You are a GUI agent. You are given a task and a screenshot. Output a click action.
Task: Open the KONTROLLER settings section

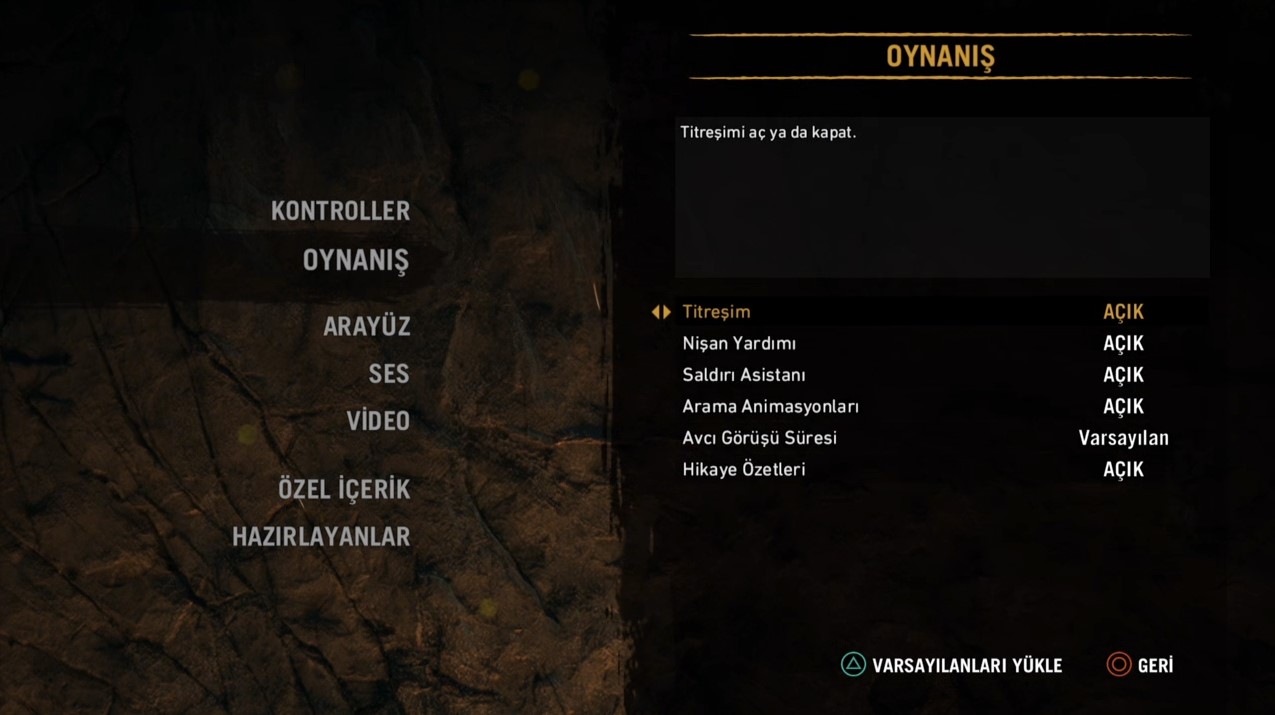tap(340, 211)
